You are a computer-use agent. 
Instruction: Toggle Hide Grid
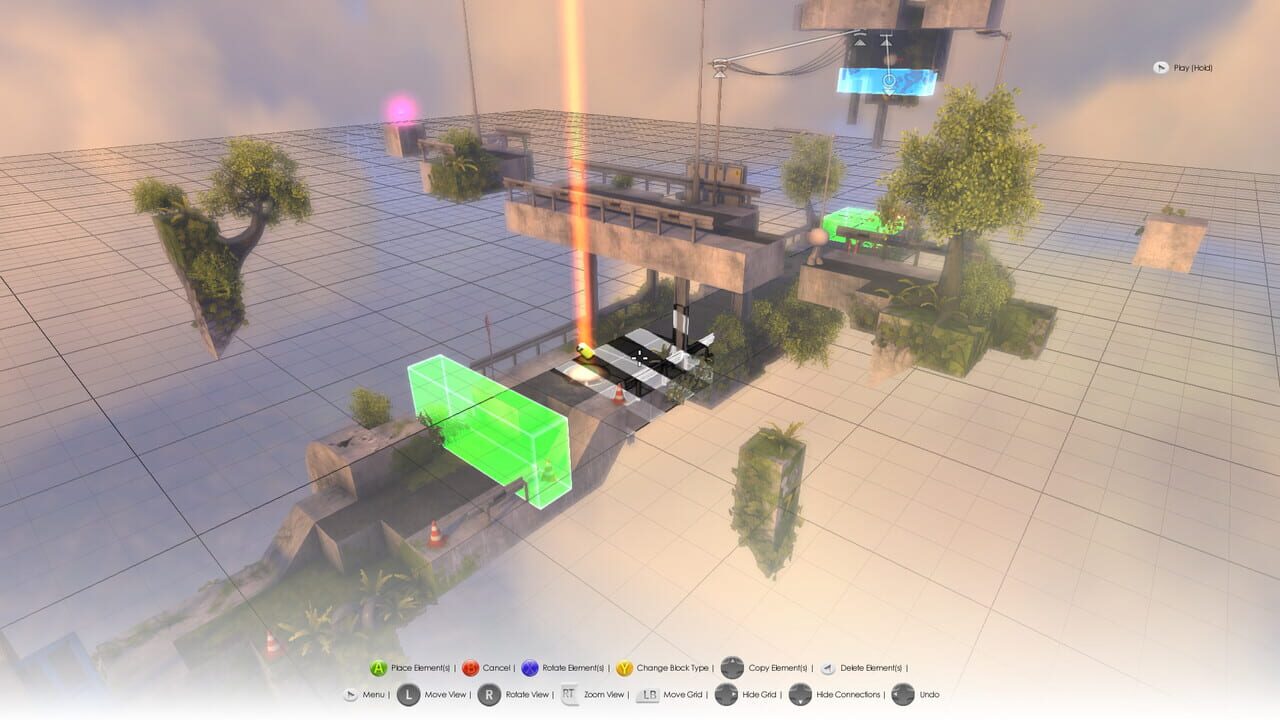coord(725,695)
